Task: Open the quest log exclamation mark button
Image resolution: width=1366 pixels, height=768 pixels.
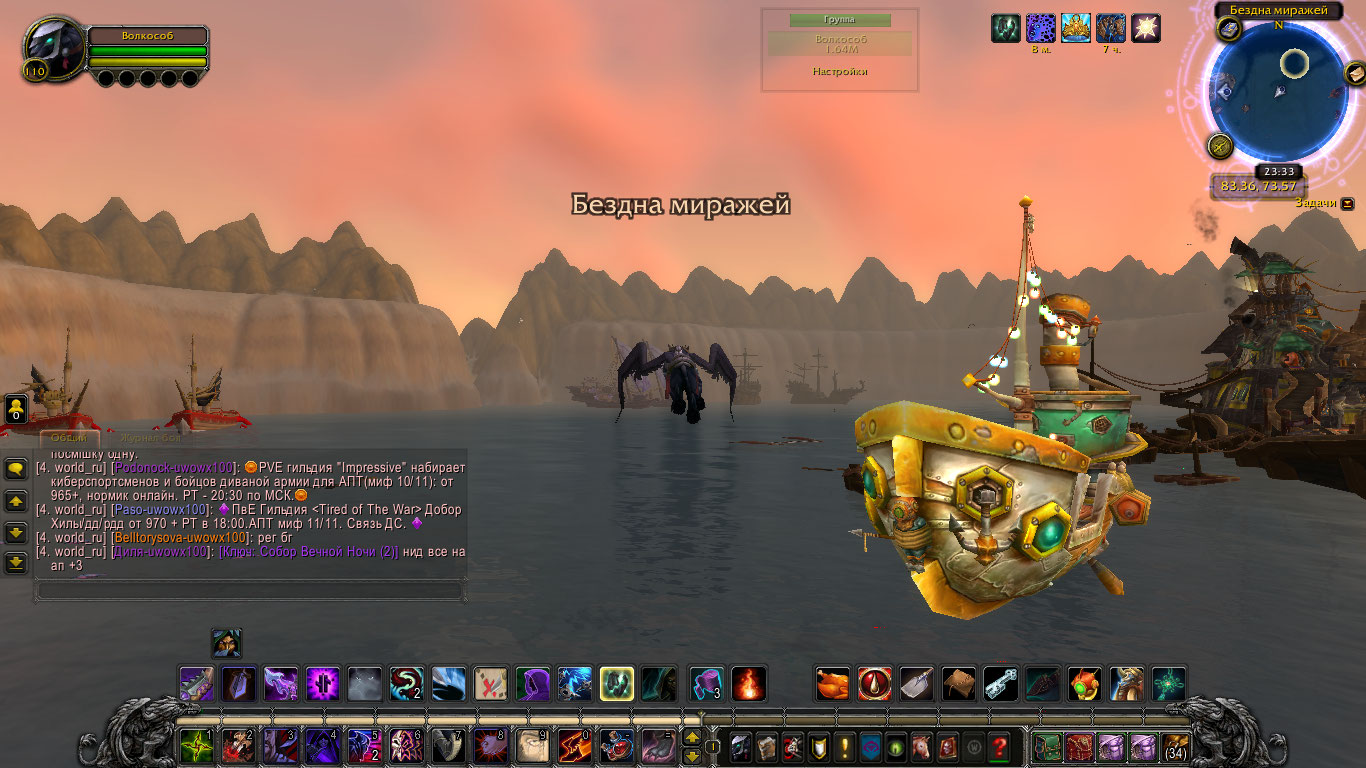Action: (843, 747)
